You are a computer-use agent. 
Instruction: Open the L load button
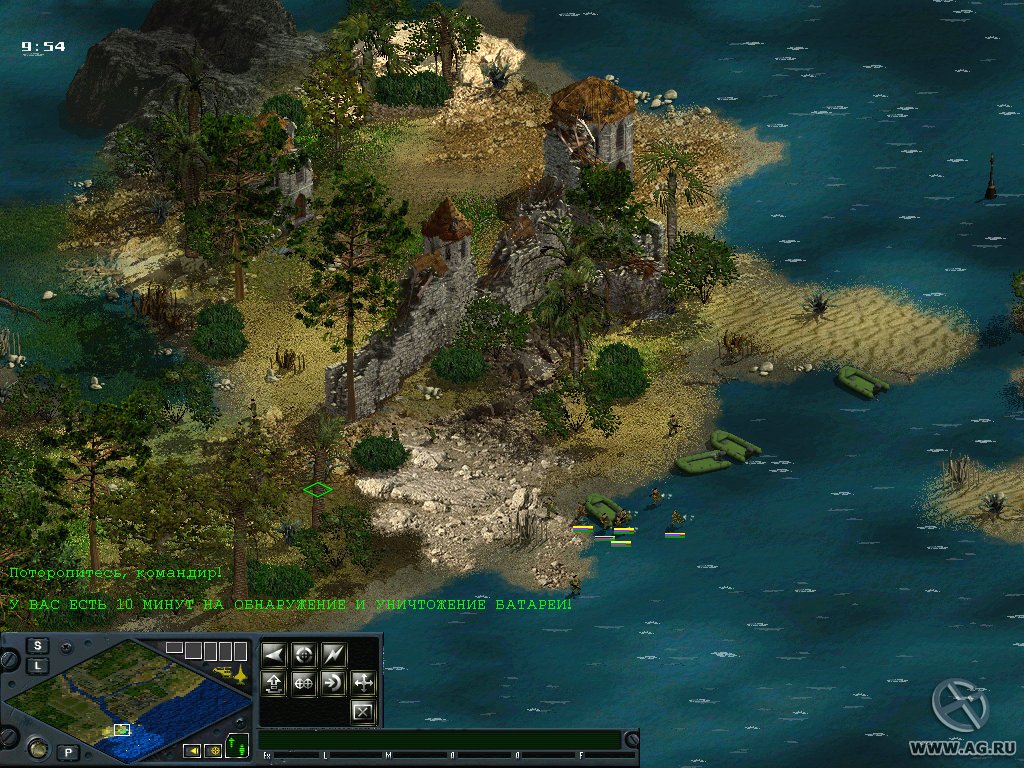click(38, 665)
